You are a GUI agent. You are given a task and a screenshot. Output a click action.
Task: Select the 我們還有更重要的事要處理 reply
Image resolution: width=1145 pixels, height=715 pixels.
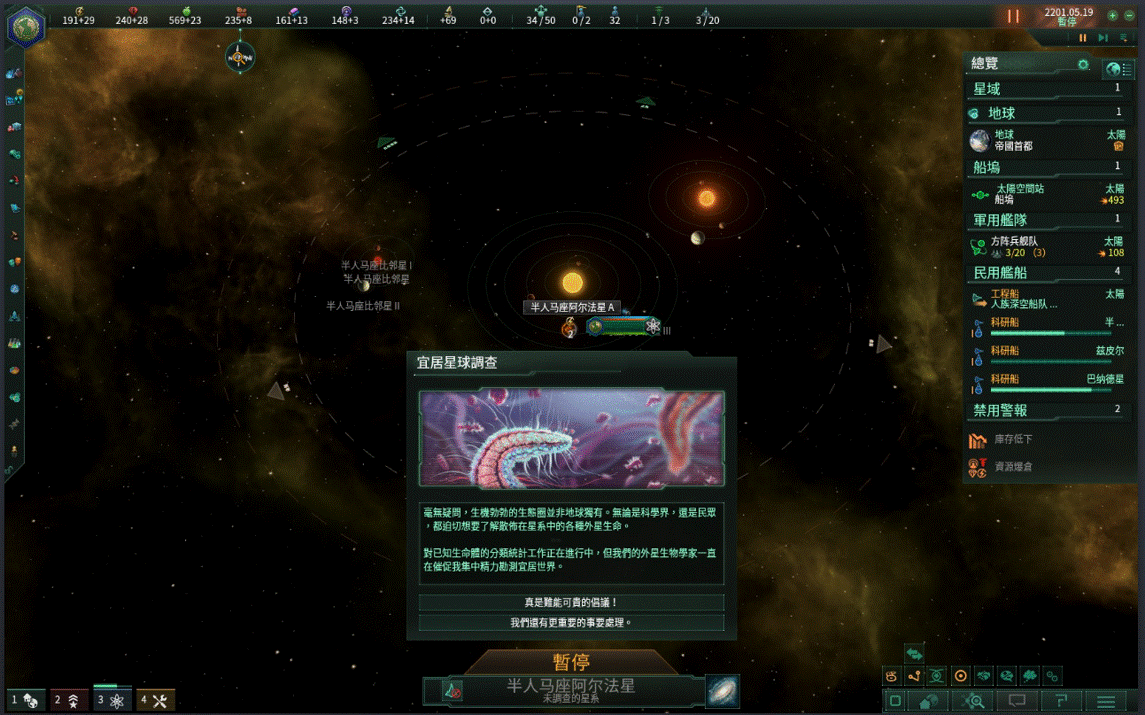571,622
